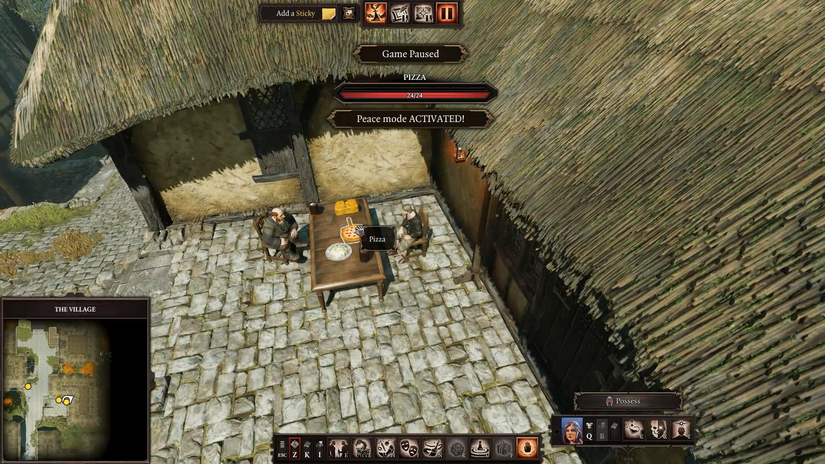Click the two figures facing icon
This screenshot has height=464, width=825.
pos(339,448)
